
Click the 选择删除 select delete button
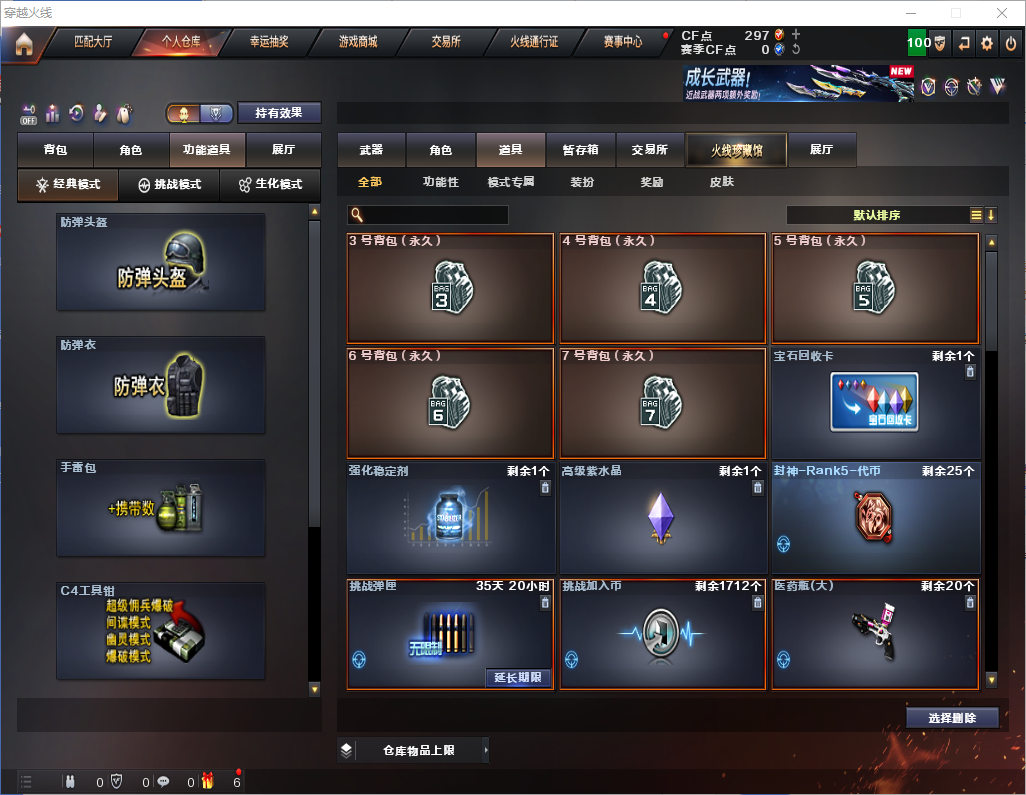tap(951, 717)
